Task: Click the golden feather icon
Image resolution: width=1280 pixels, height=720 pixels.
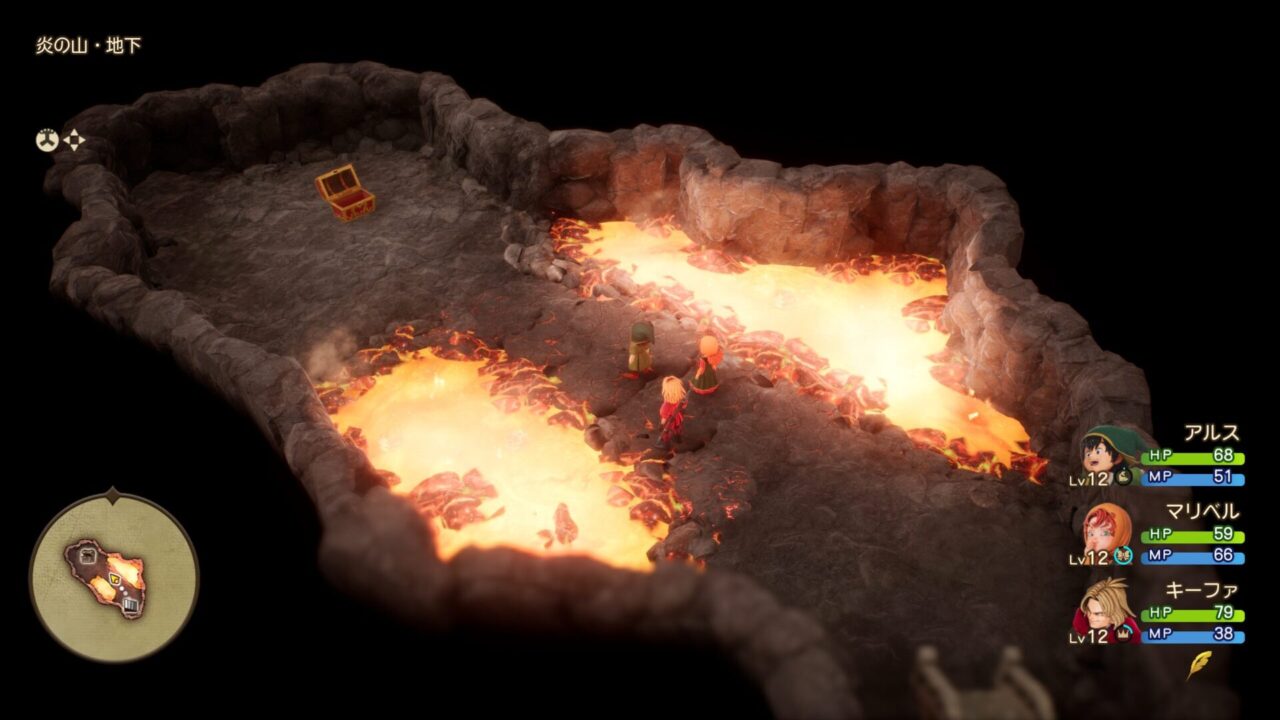Action: (1198, 665)
